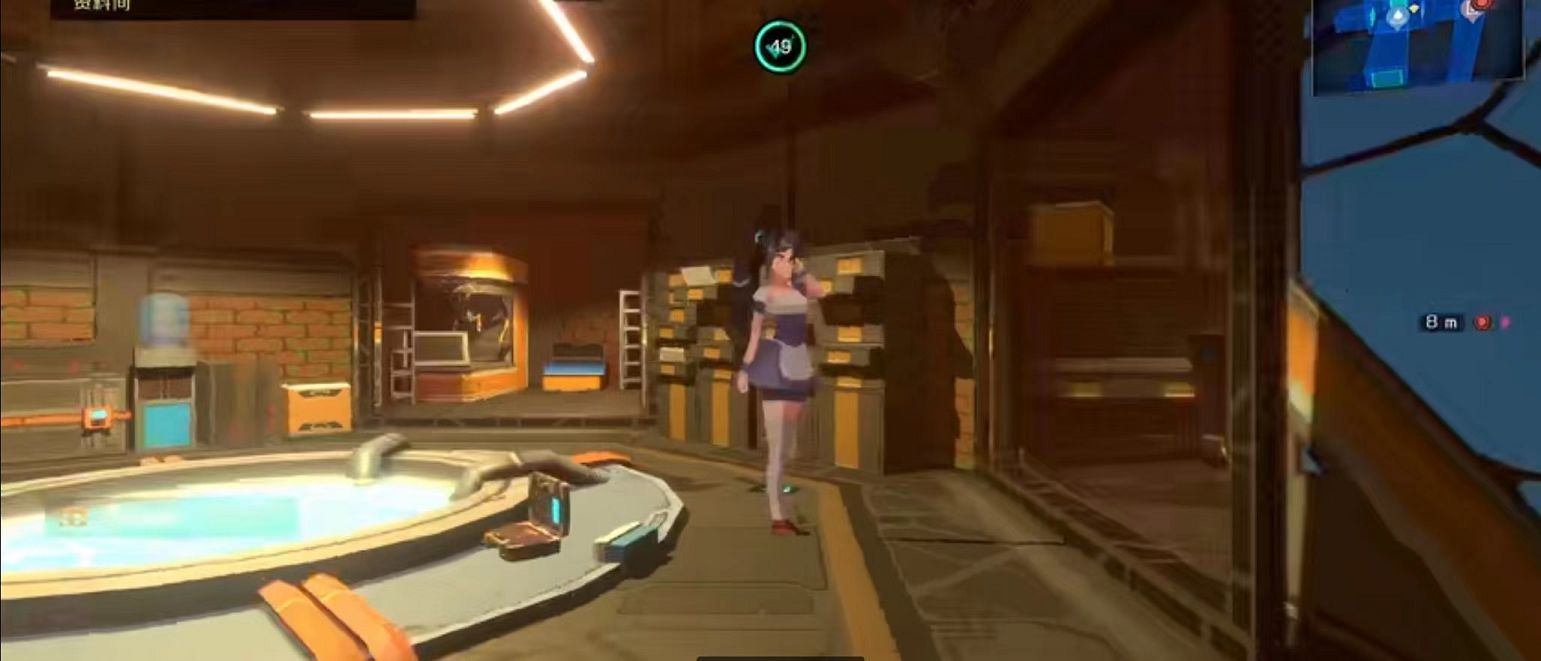Click the red waypoint marker beside 8 m

tap(1483, 322)
